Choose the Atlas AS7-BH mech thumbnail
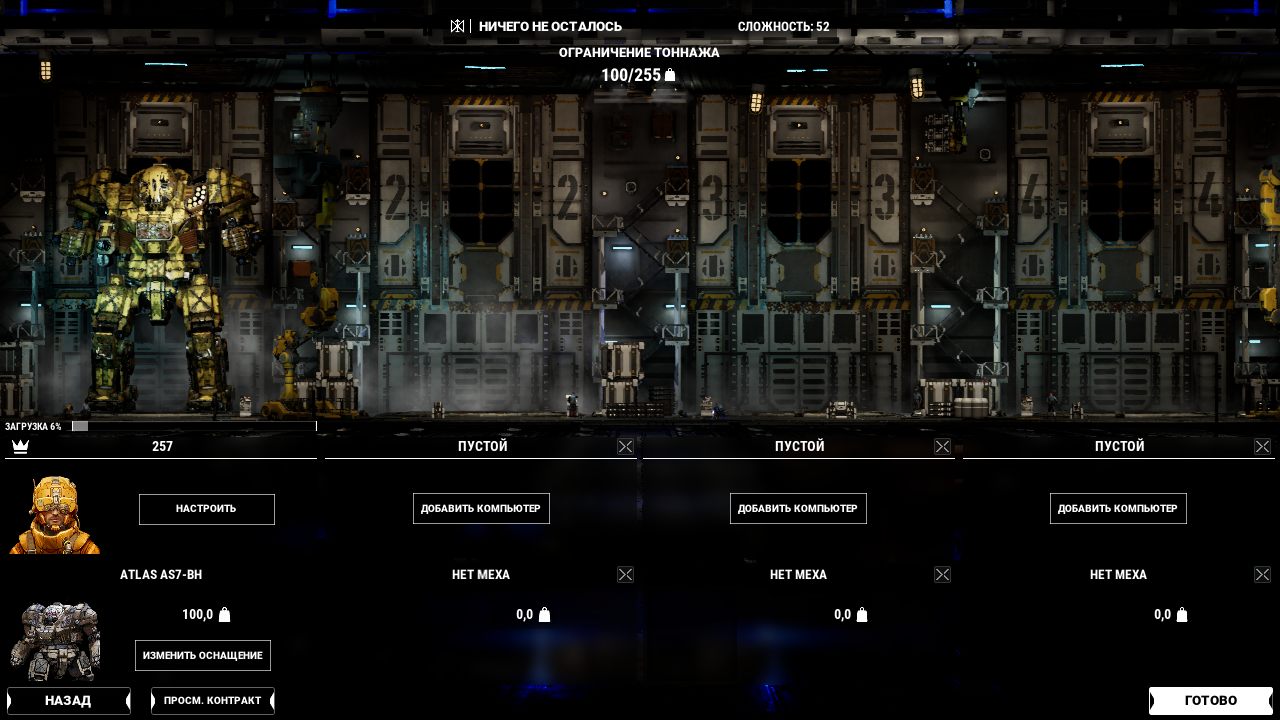Screen dimensions: 1280x720 click(55, 640)
